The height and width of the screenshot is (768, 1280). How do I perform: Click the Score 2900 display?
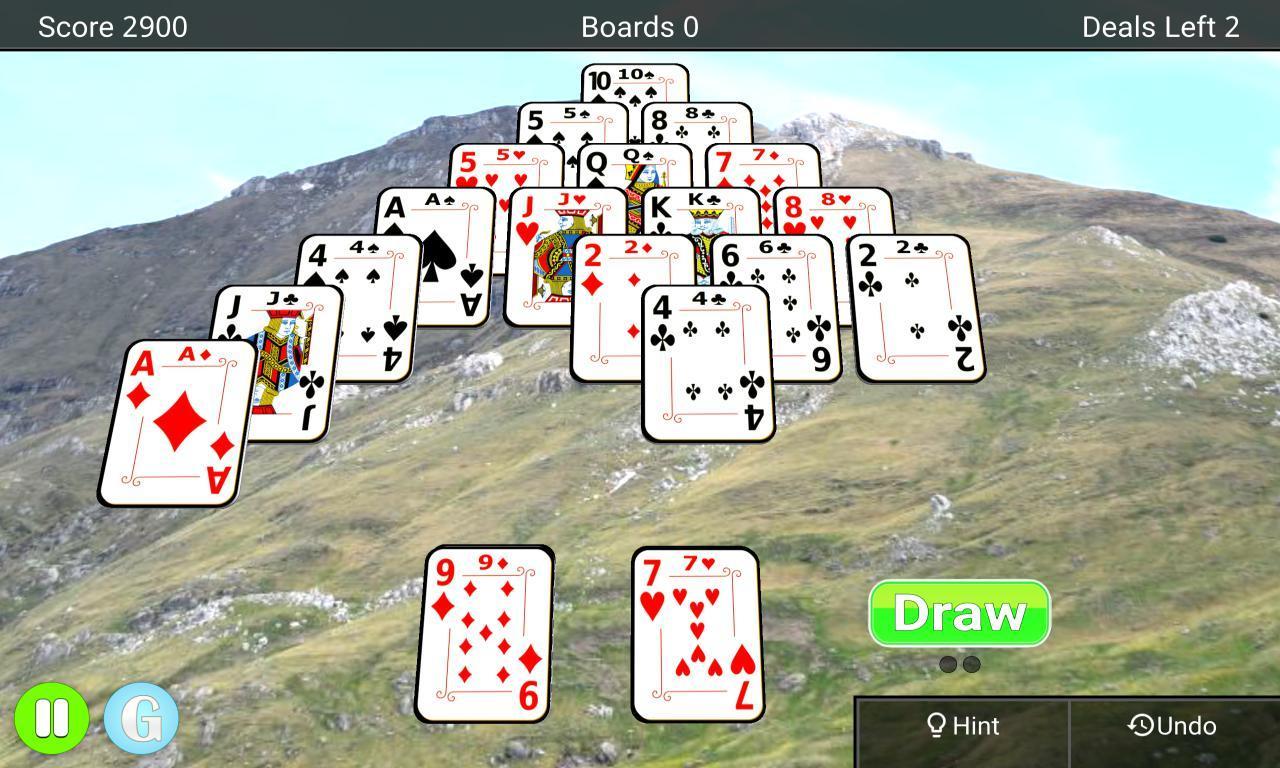(x=113, y=27)
